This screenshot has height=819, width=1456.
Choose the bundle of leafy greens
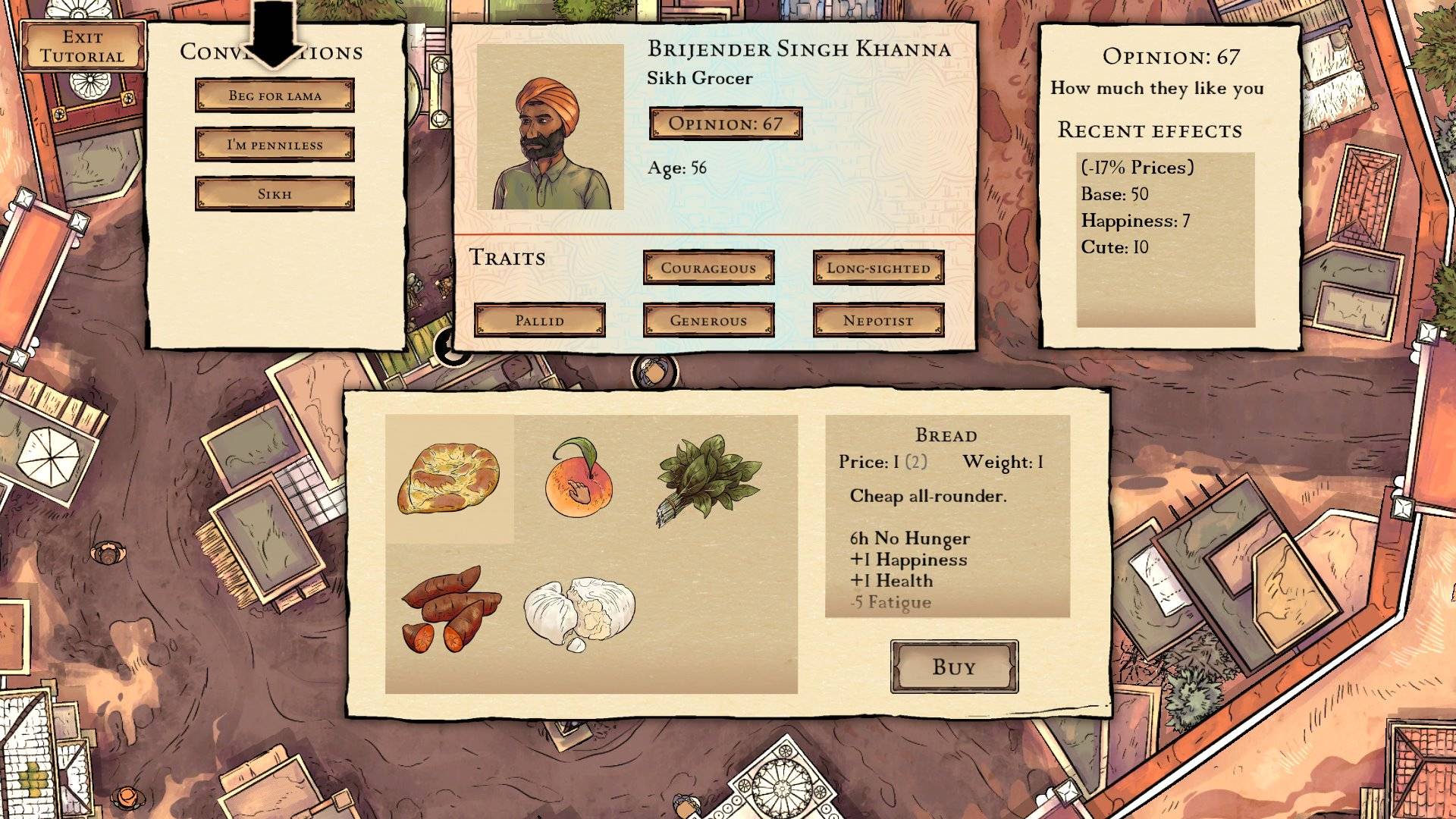pyautogui.click(x=708, y=478)
